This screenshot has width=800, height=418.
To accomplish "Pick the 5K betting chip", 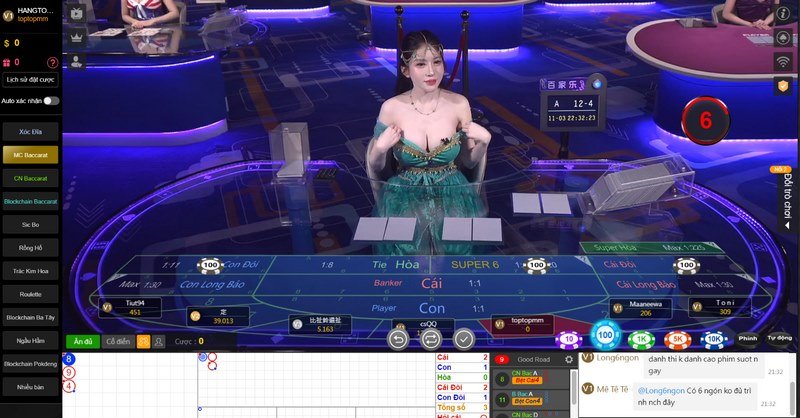I will [677, 339].
